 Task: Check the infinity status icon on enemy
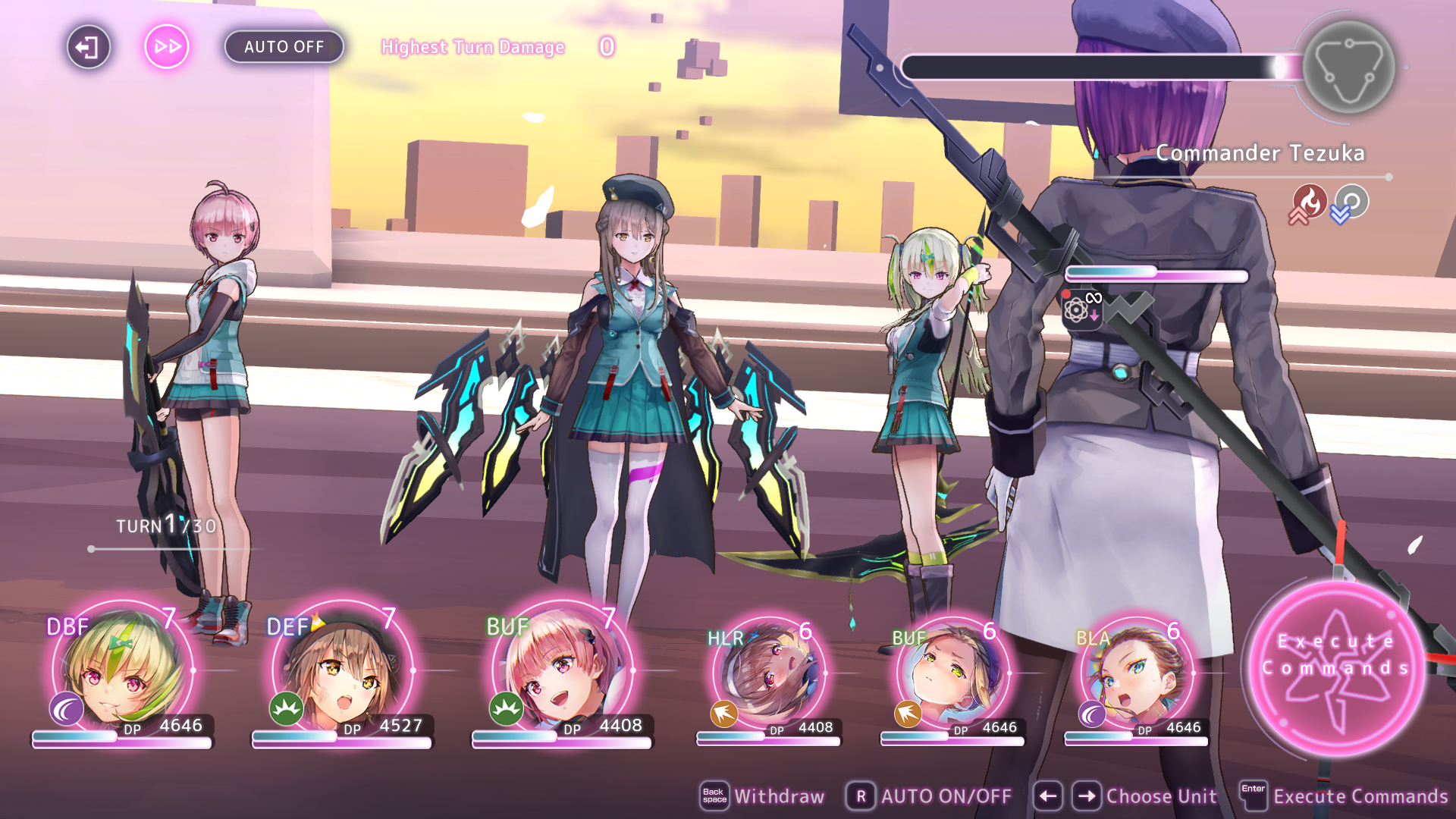point(1081,307)
